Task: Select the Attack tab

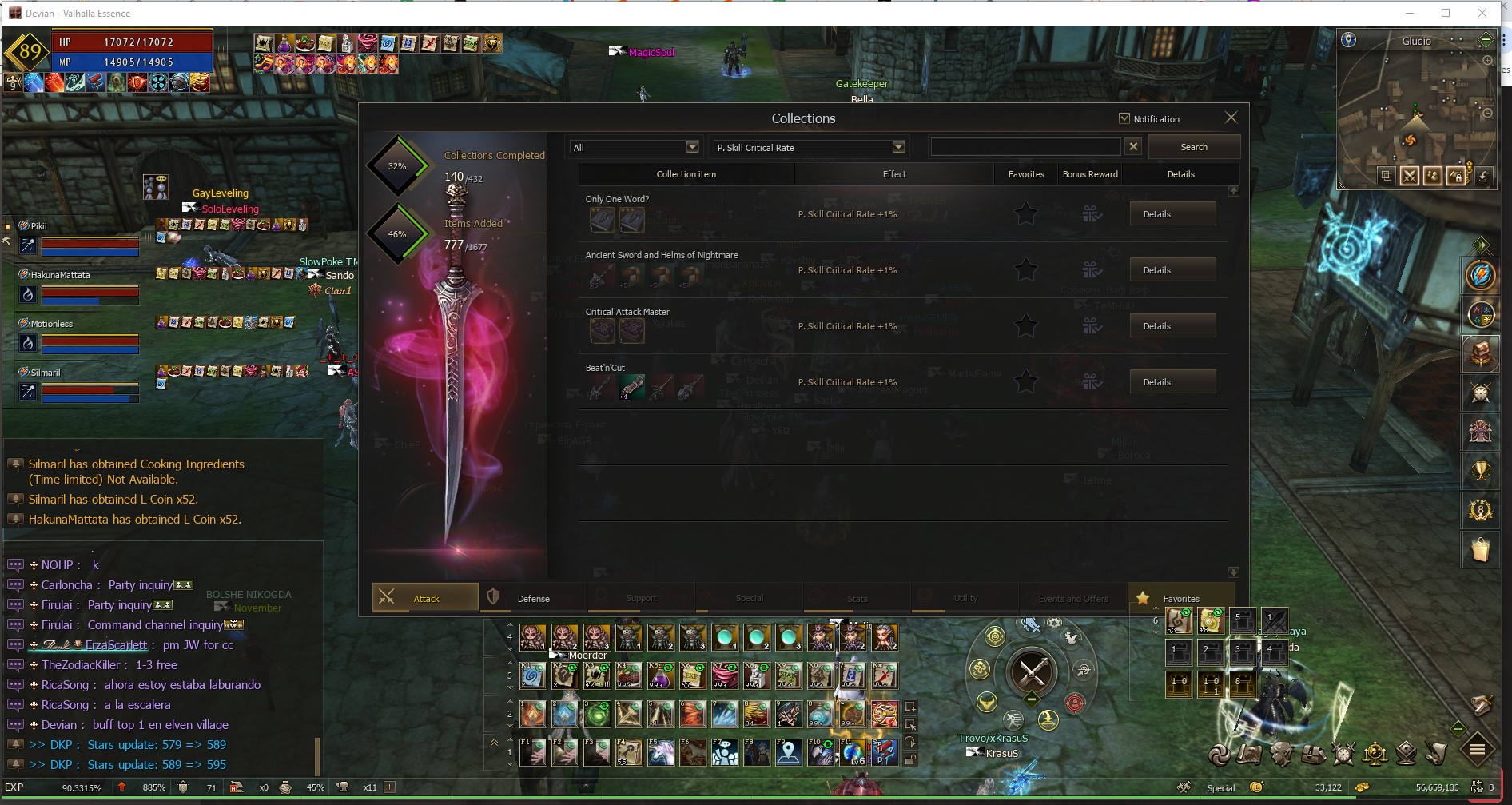Action: coord(425,598)
